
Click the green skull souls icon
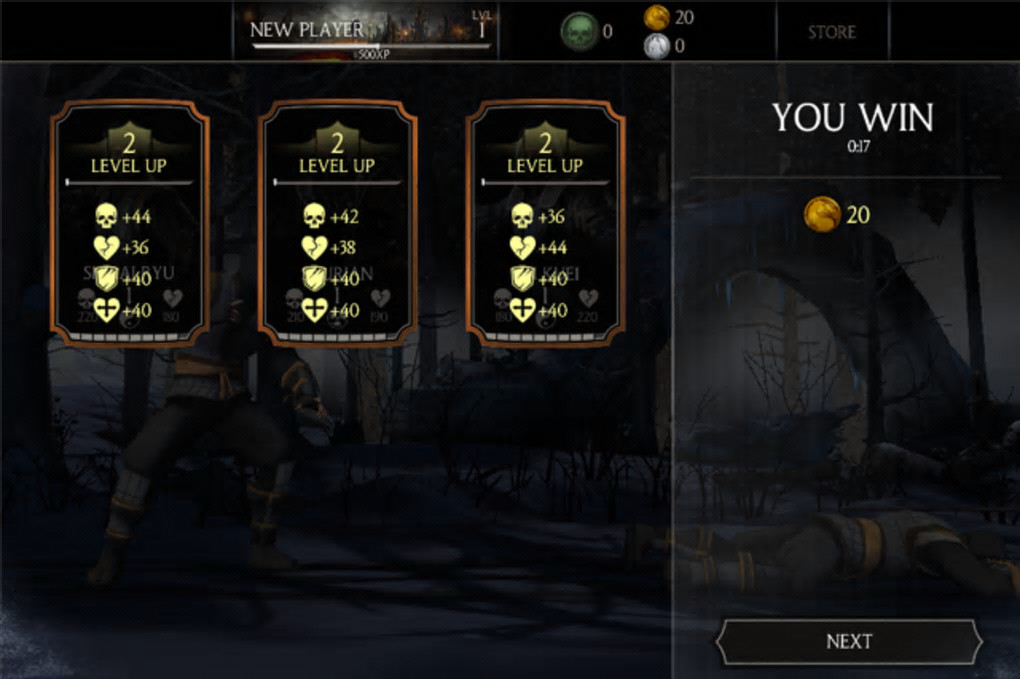click(x=578, y=31)
